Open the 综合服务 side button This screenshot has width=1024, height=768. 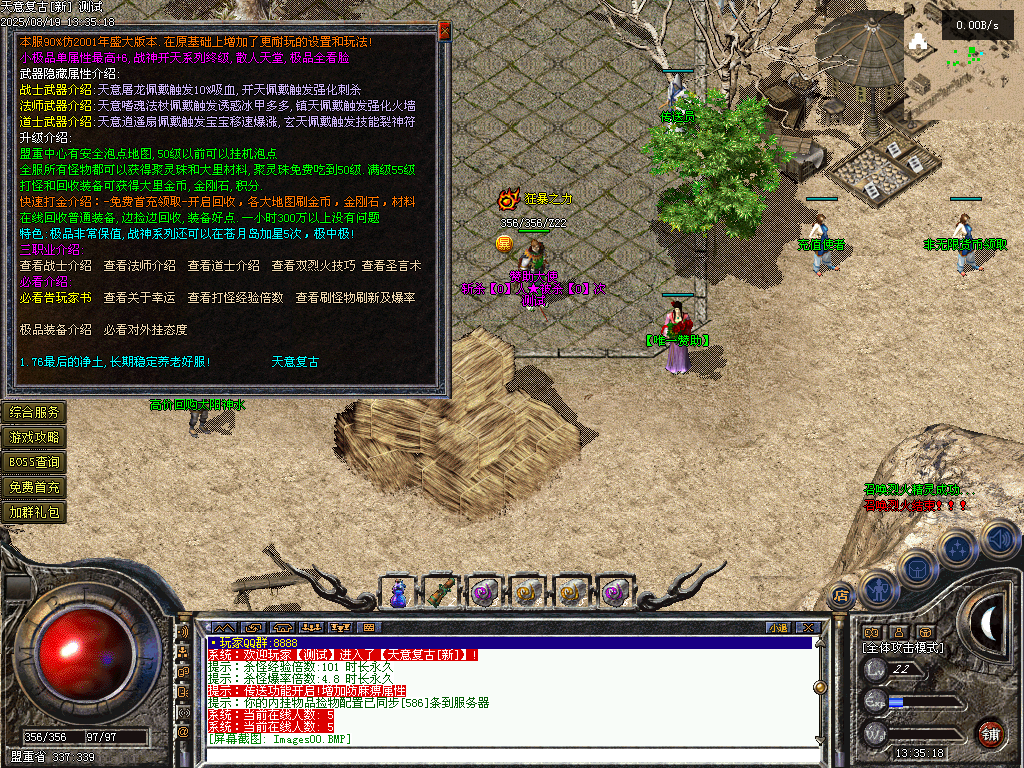(34, 412)
